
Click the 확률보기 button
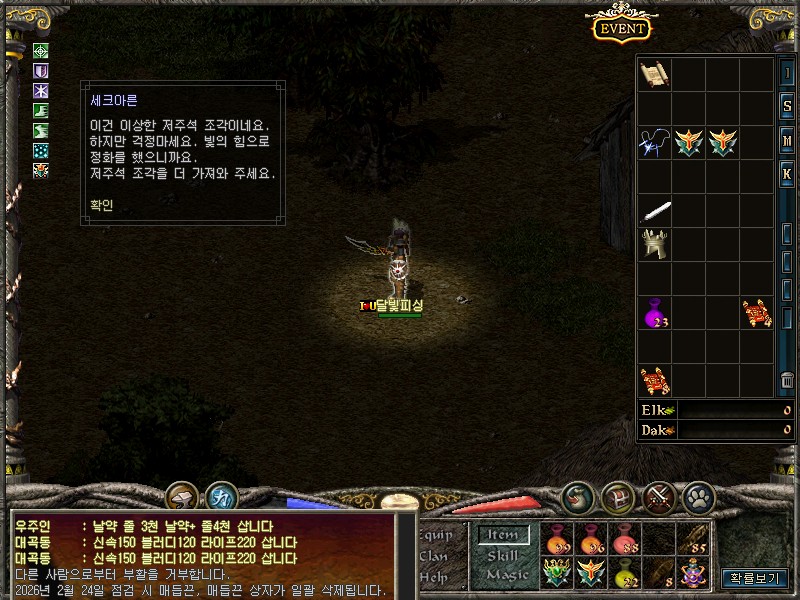pos(755,578)
